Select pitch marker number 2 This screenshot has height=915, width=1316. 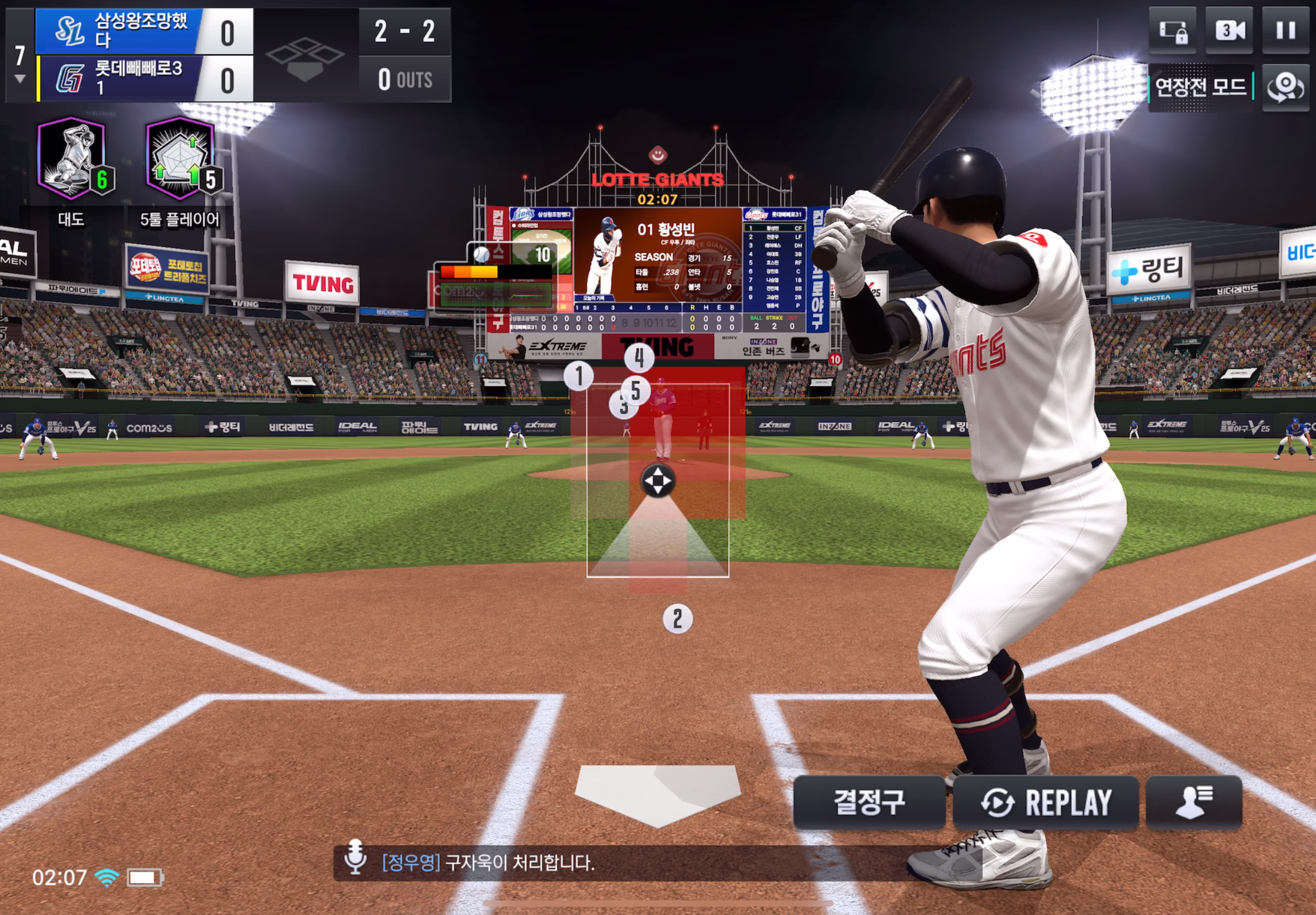[x=677, y=619]
